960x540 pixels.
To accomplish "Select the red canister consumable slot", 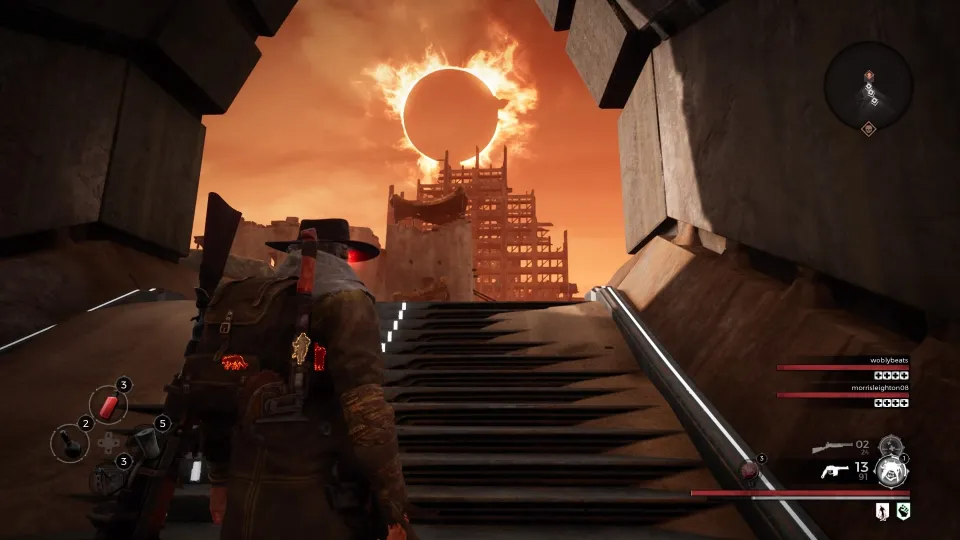I will click(109, 404).
